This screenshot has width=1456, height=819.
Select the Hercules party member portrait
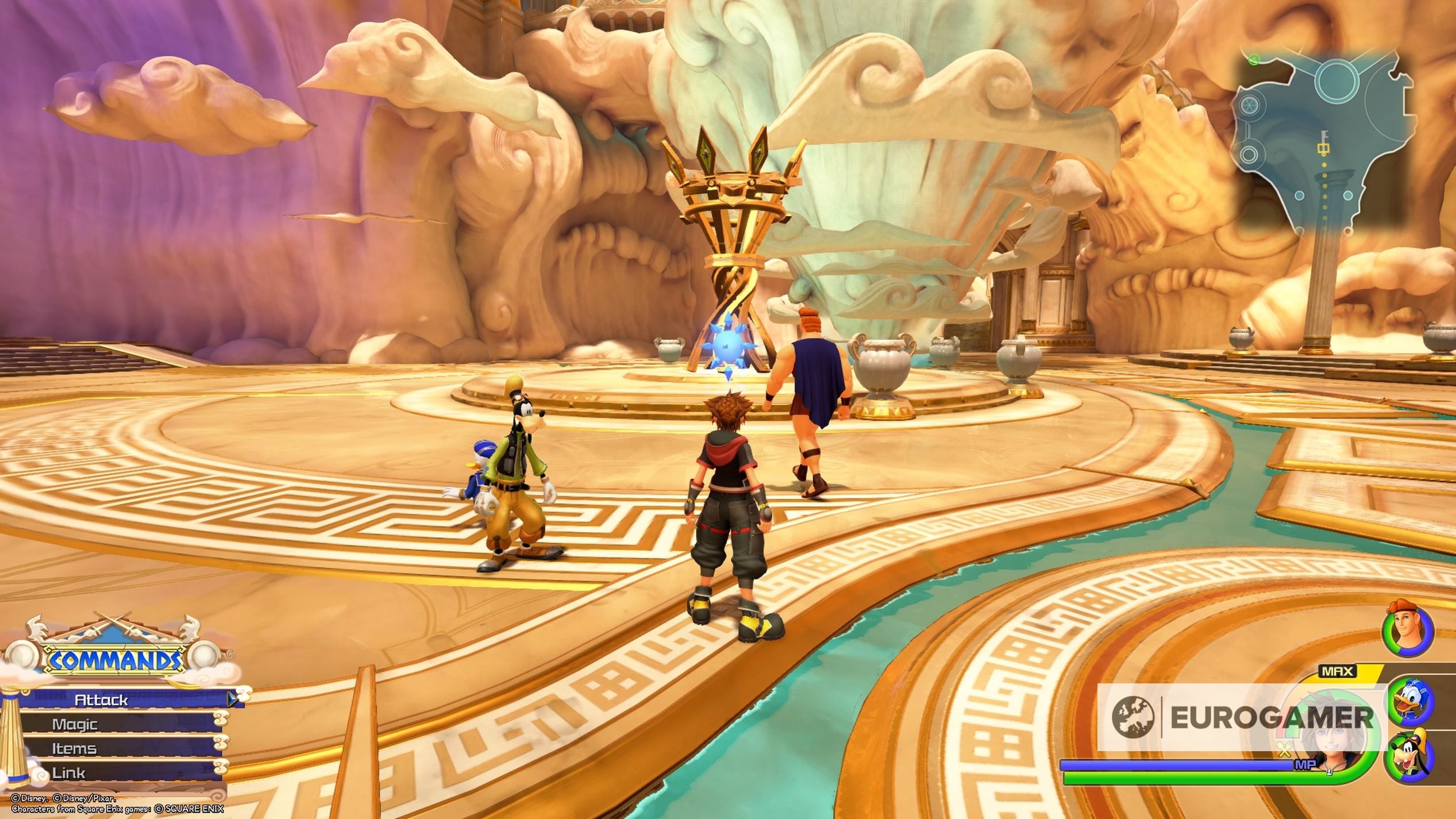pos(1408,635)
